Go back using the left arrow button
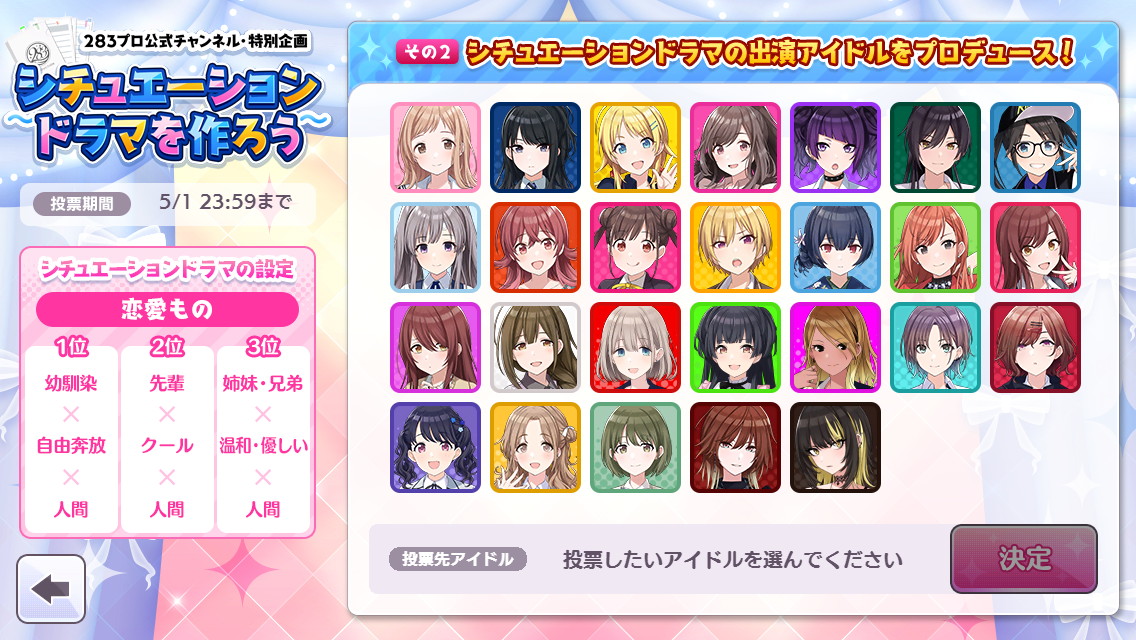This screenshot has height=640, width=1136. click(x=51, y=589)
